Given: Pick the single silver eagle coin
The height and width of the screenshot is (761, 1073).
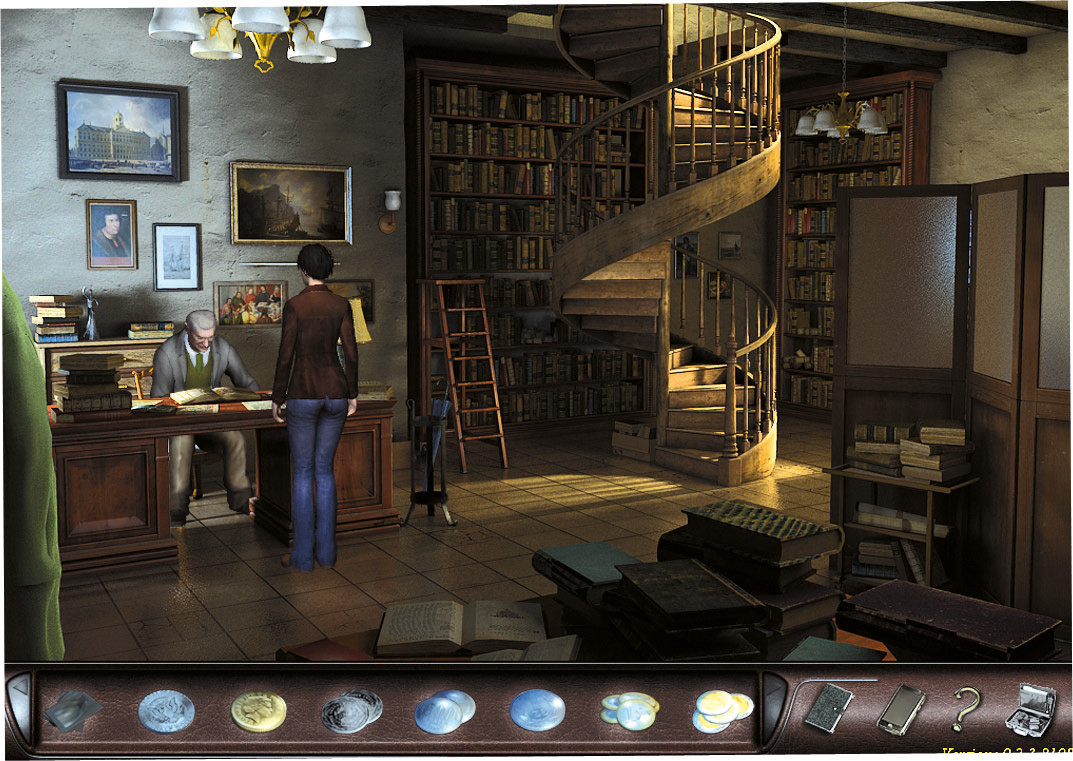Looking at the screenshot, I should tap(166, 711).
